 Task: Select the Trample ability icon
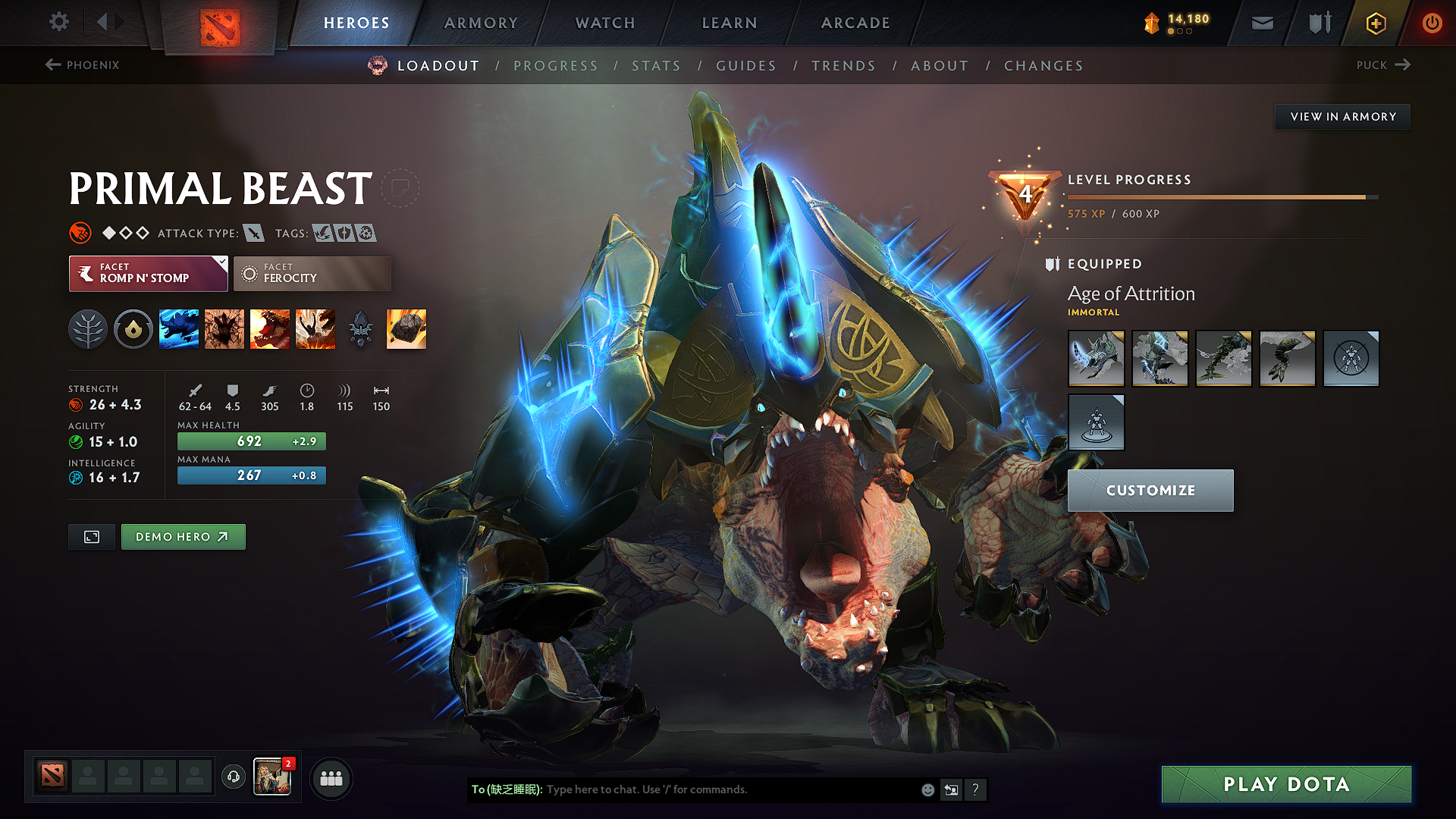(x=224, y=328)
